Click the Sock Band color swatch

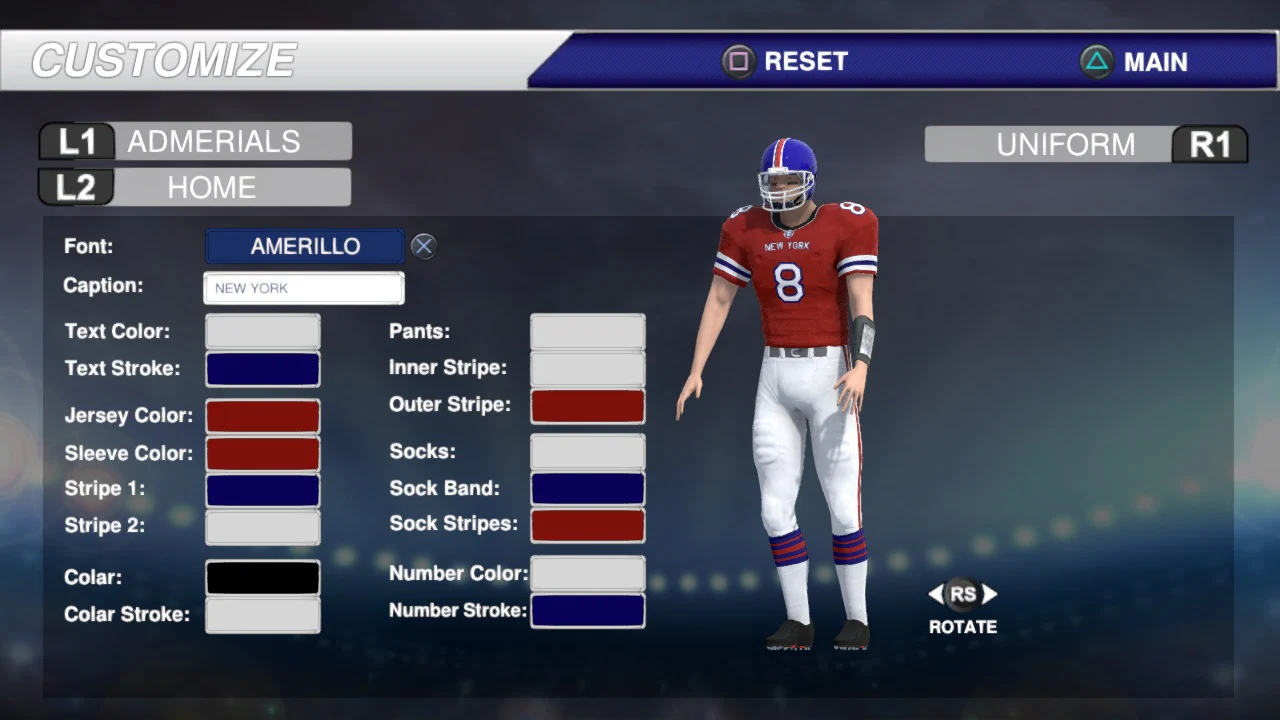click(x=587, y=488)
